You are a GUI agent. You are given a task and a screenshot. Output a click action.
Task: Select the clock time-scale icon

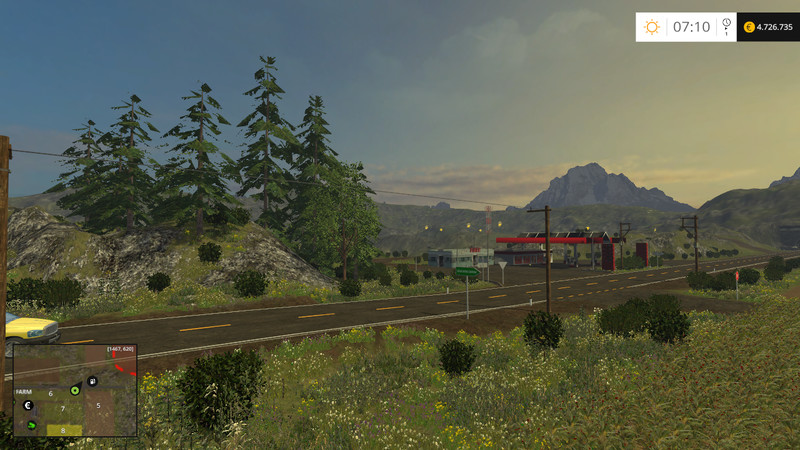point(726,25)
